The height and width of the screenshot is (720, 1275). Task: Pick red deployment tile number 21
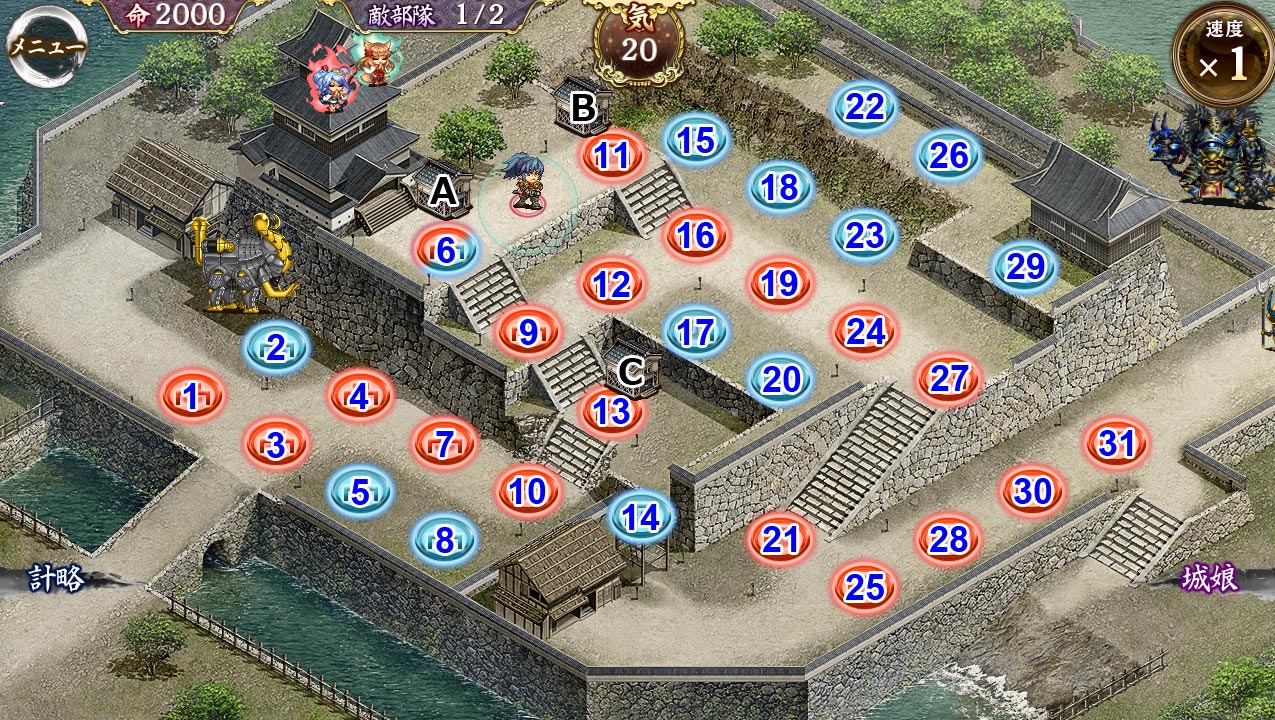point(781,540)
